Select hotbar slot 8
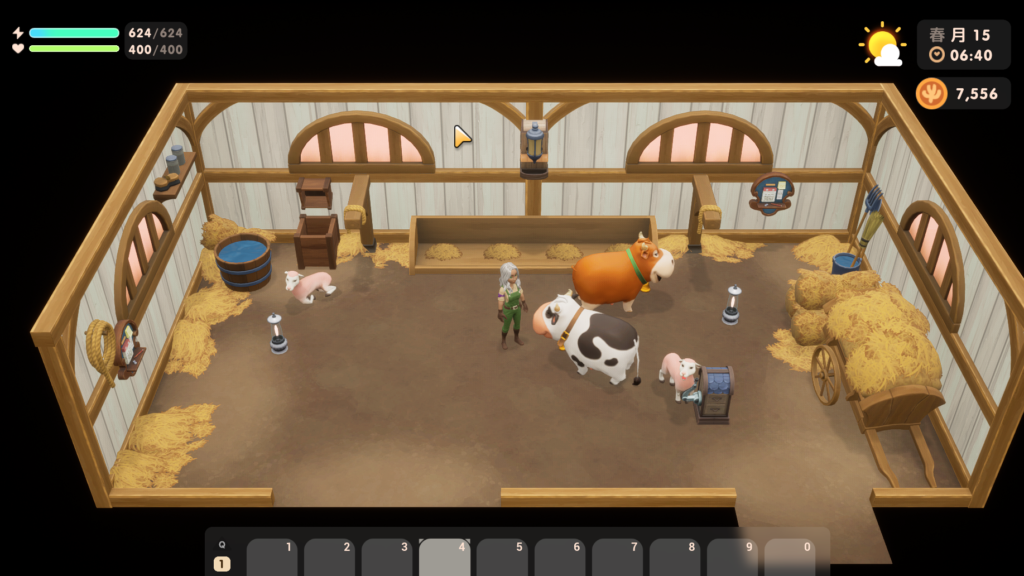 (675, 558)
